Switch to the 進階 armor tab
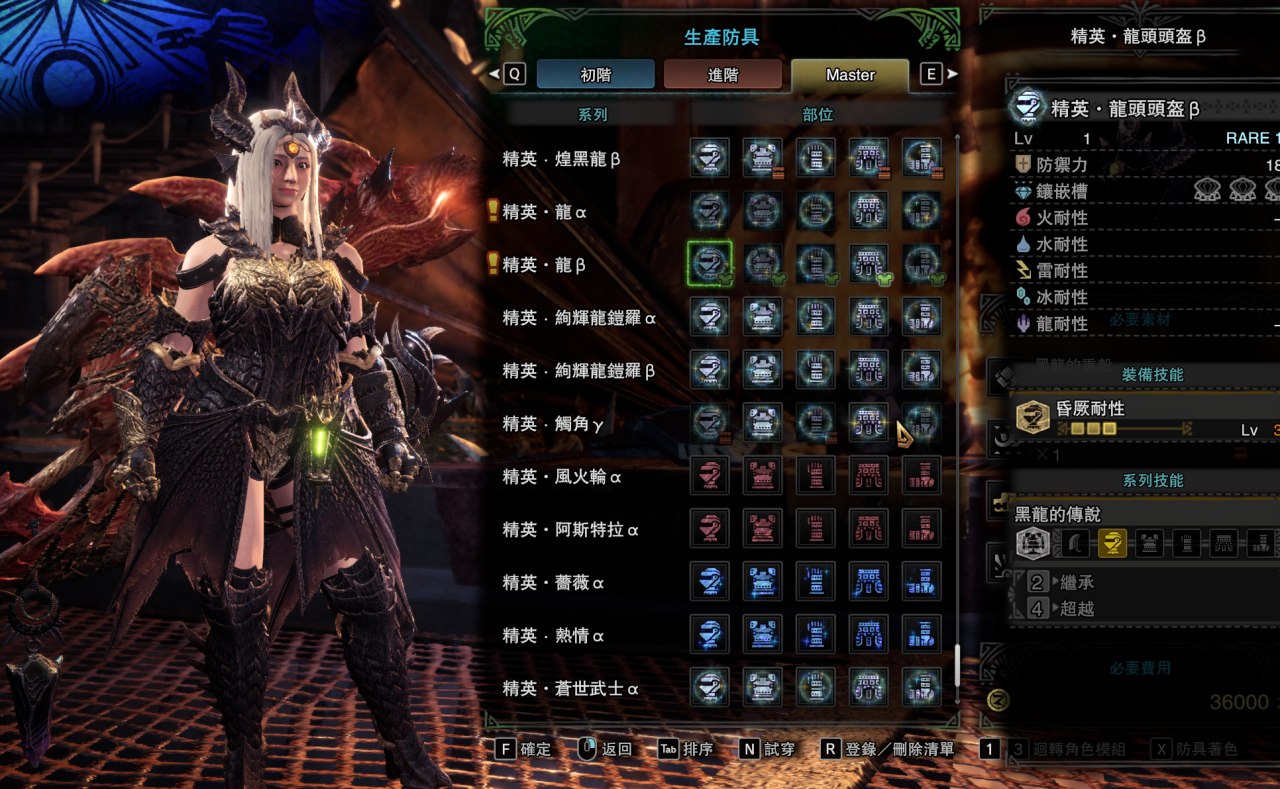This screenshot has width=1280, height=789. click(722, 74)
